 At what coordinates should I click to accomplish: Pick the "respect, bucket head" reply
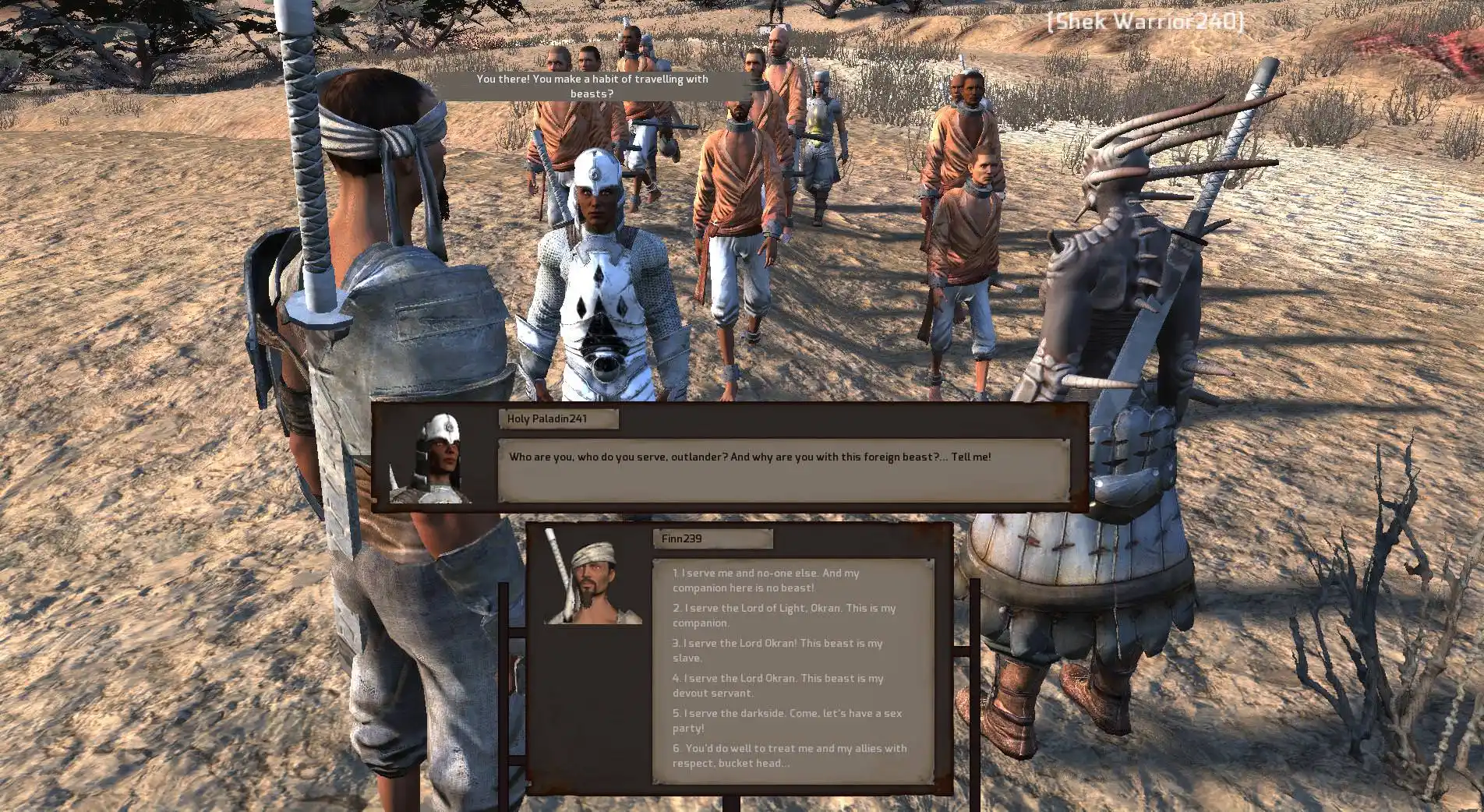pos(789,756)
